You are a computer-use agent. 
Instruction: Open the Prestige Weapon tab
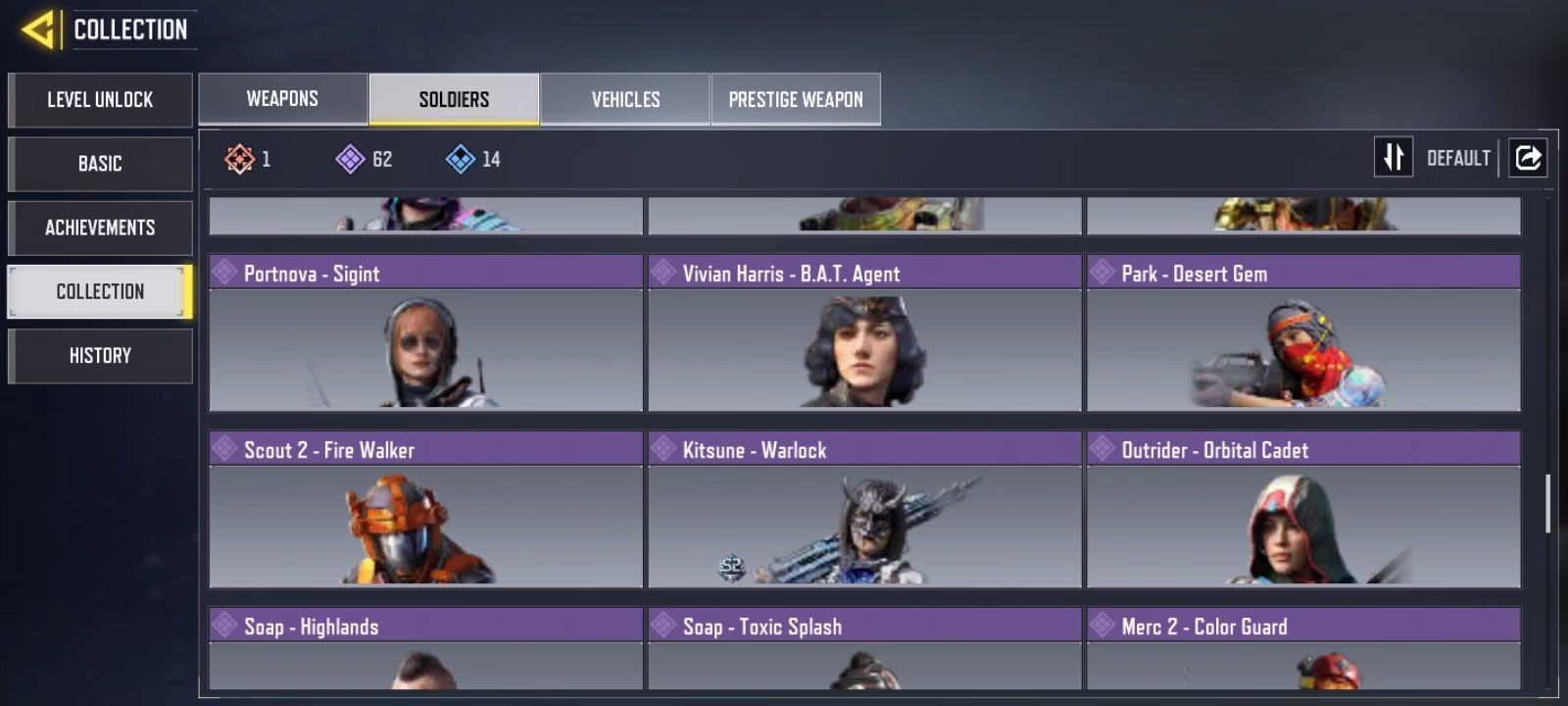tap(796, 99)
